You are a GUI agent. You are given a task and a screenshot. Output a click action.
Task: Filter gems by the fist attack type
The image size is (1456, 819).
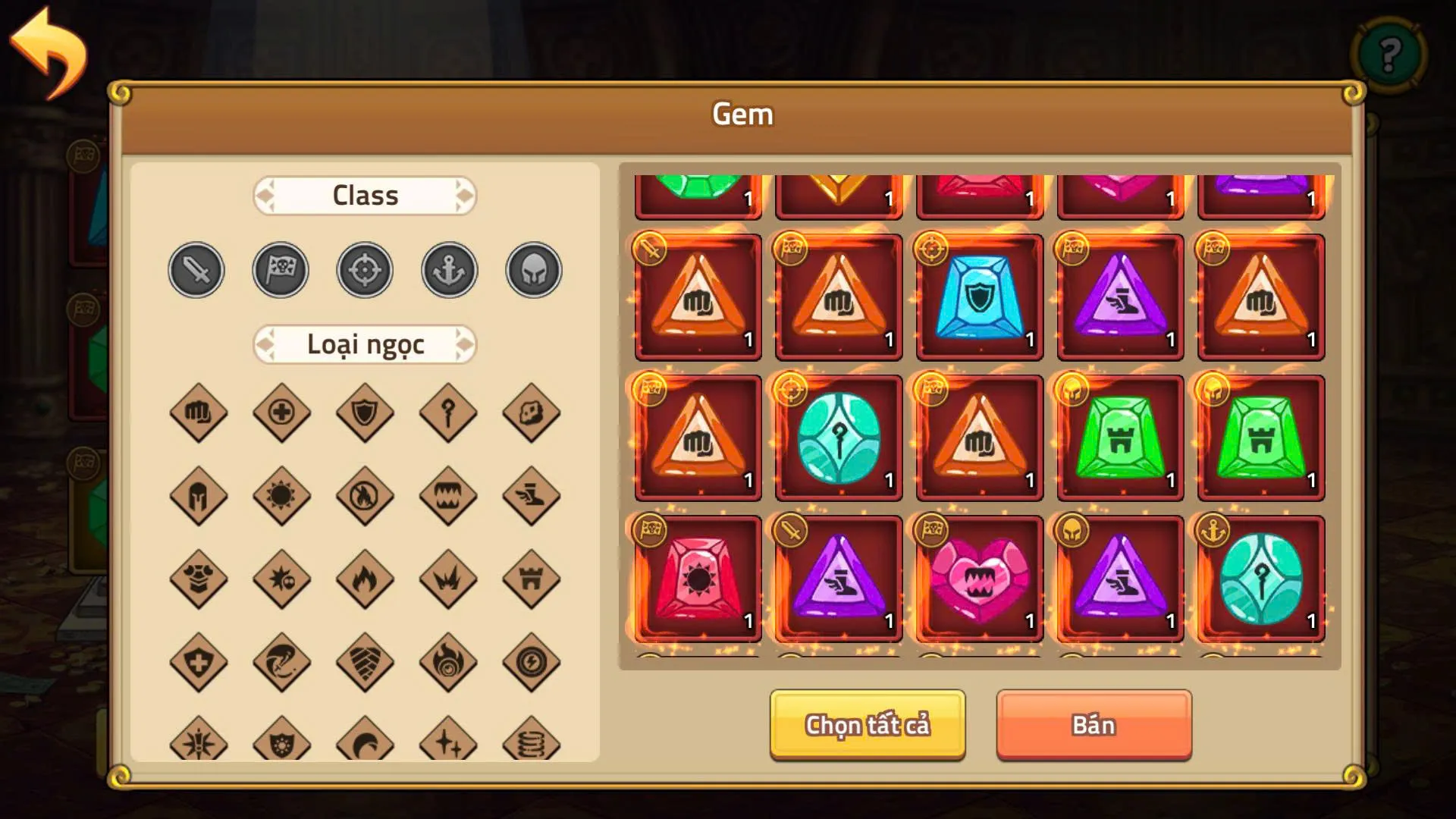(x=197, y=413)
